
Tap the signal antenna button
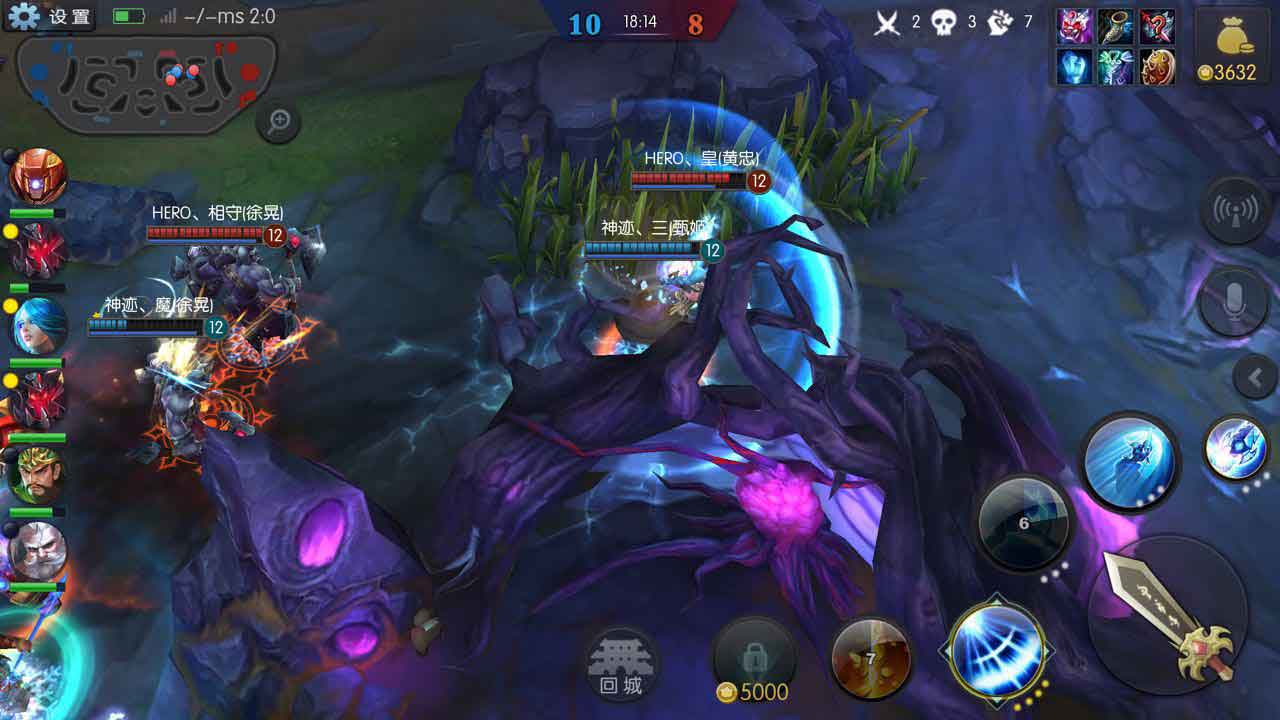pyautogui.click(x=1235, y=211)
